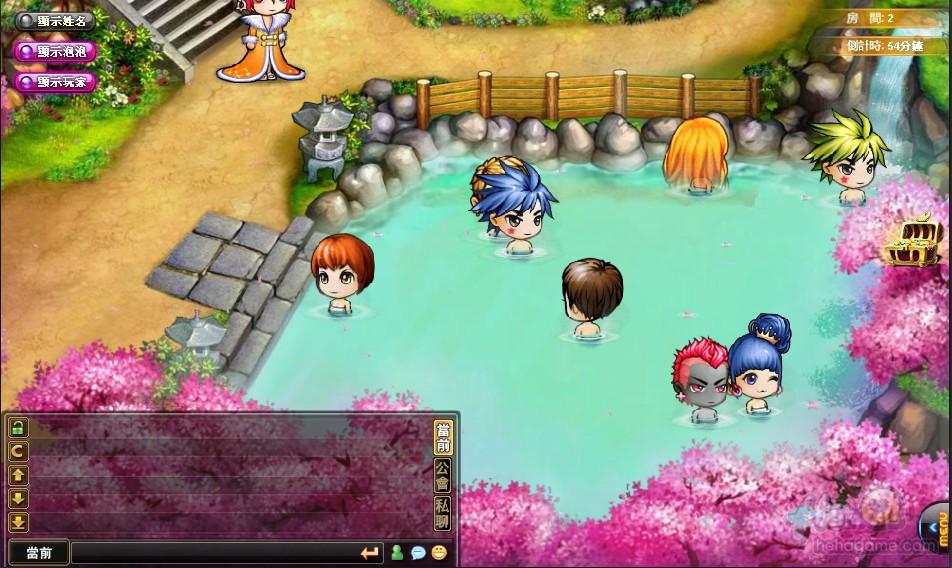Viewport: 952px width, 568px height.
Task: Open the green person friends icon
Action: click(x=397, y=552)
